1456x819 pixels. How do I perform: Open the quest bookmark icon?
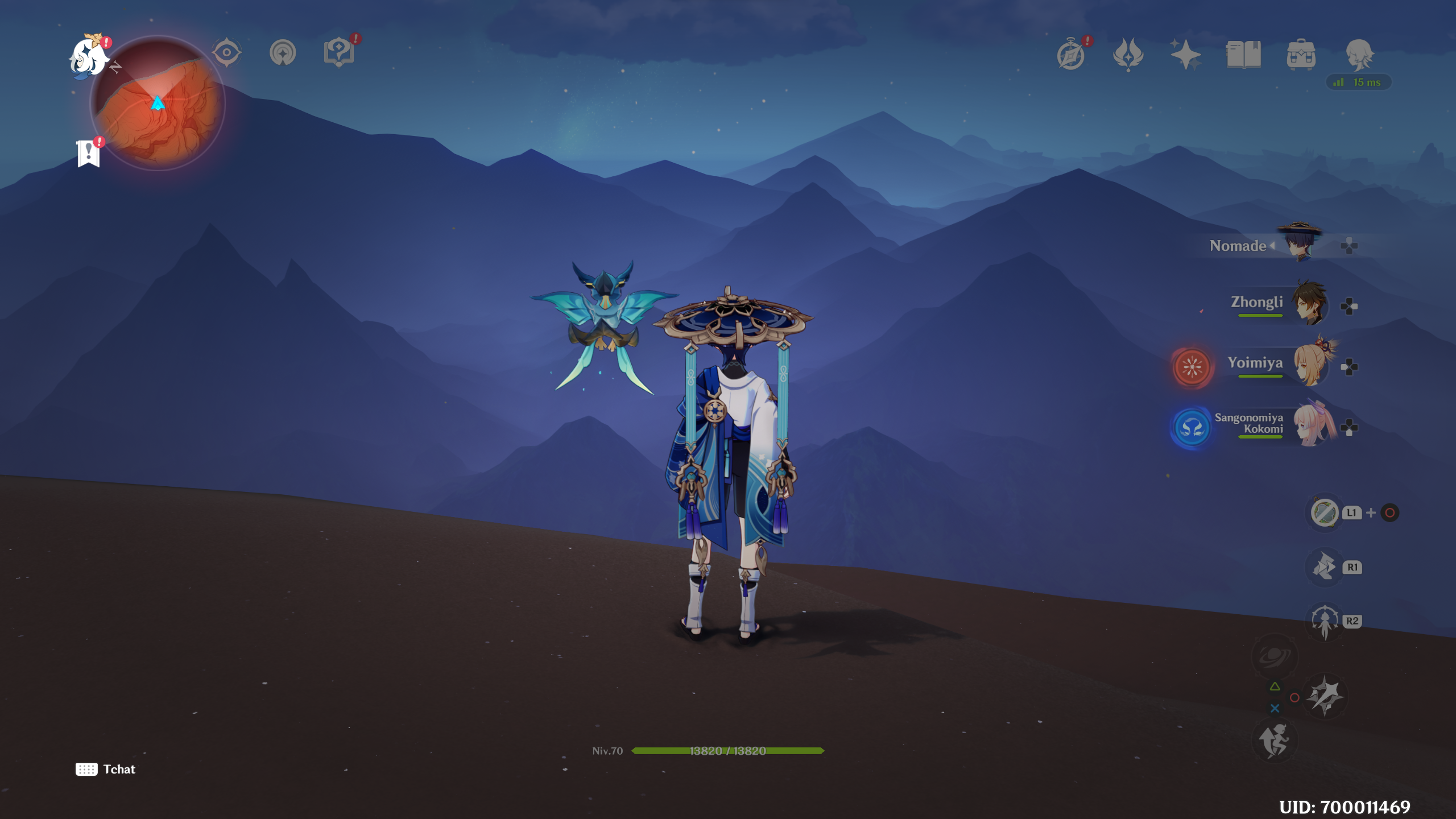pyautogui.click(x=89, y=153)
